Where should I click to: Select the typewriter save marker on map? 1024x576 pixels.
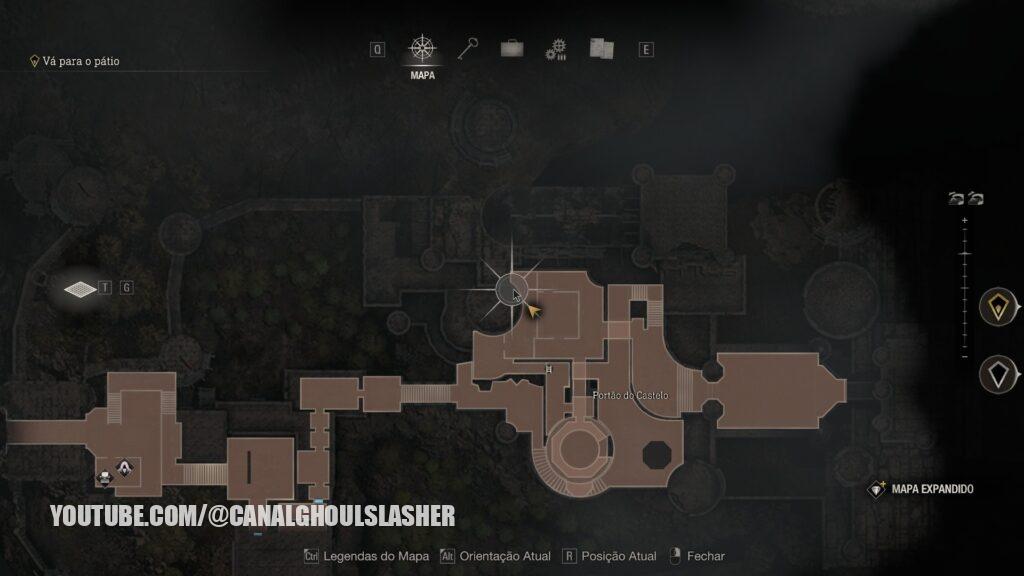[104, 477]
